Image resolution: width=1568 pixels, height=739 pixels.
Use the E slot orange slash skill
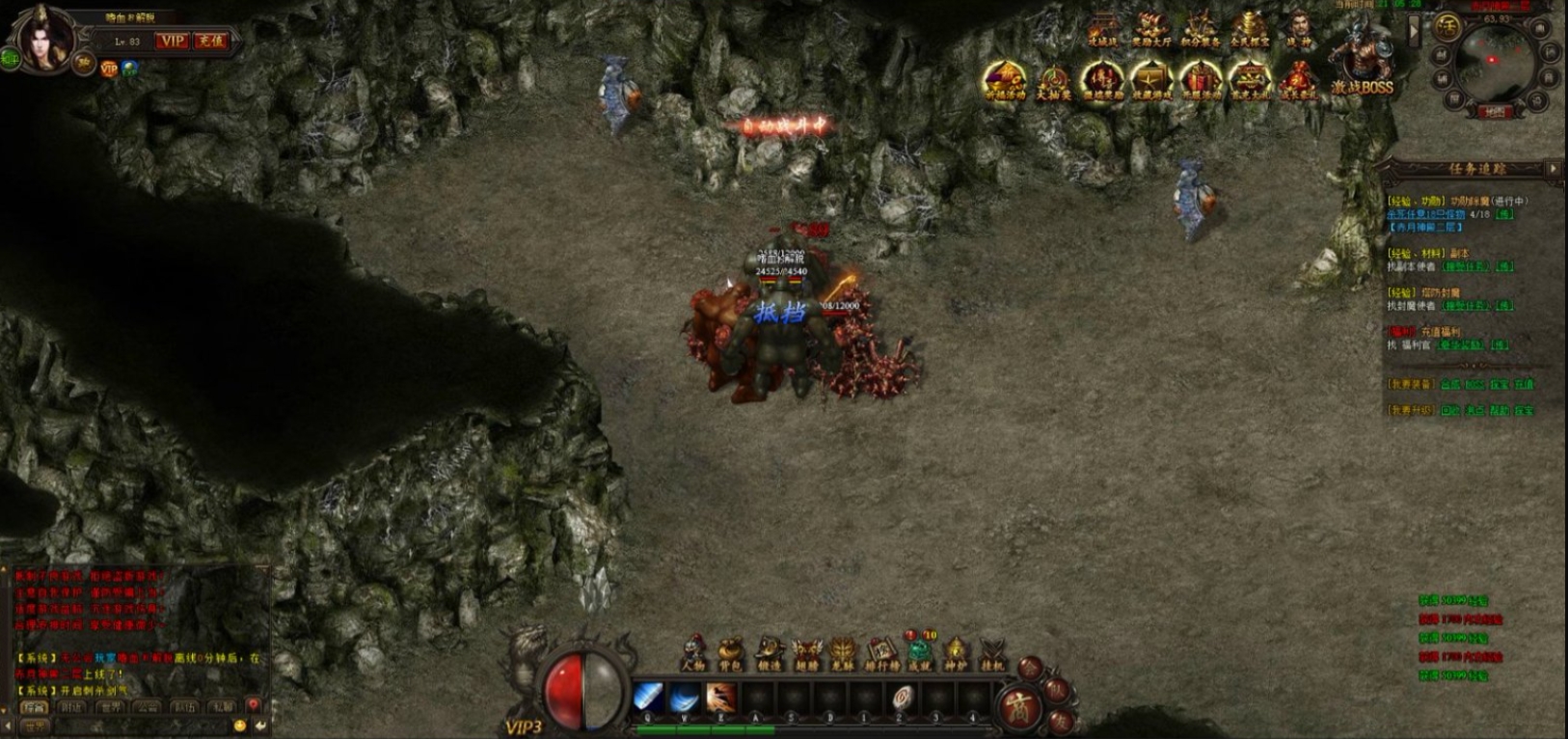[720, 697]
